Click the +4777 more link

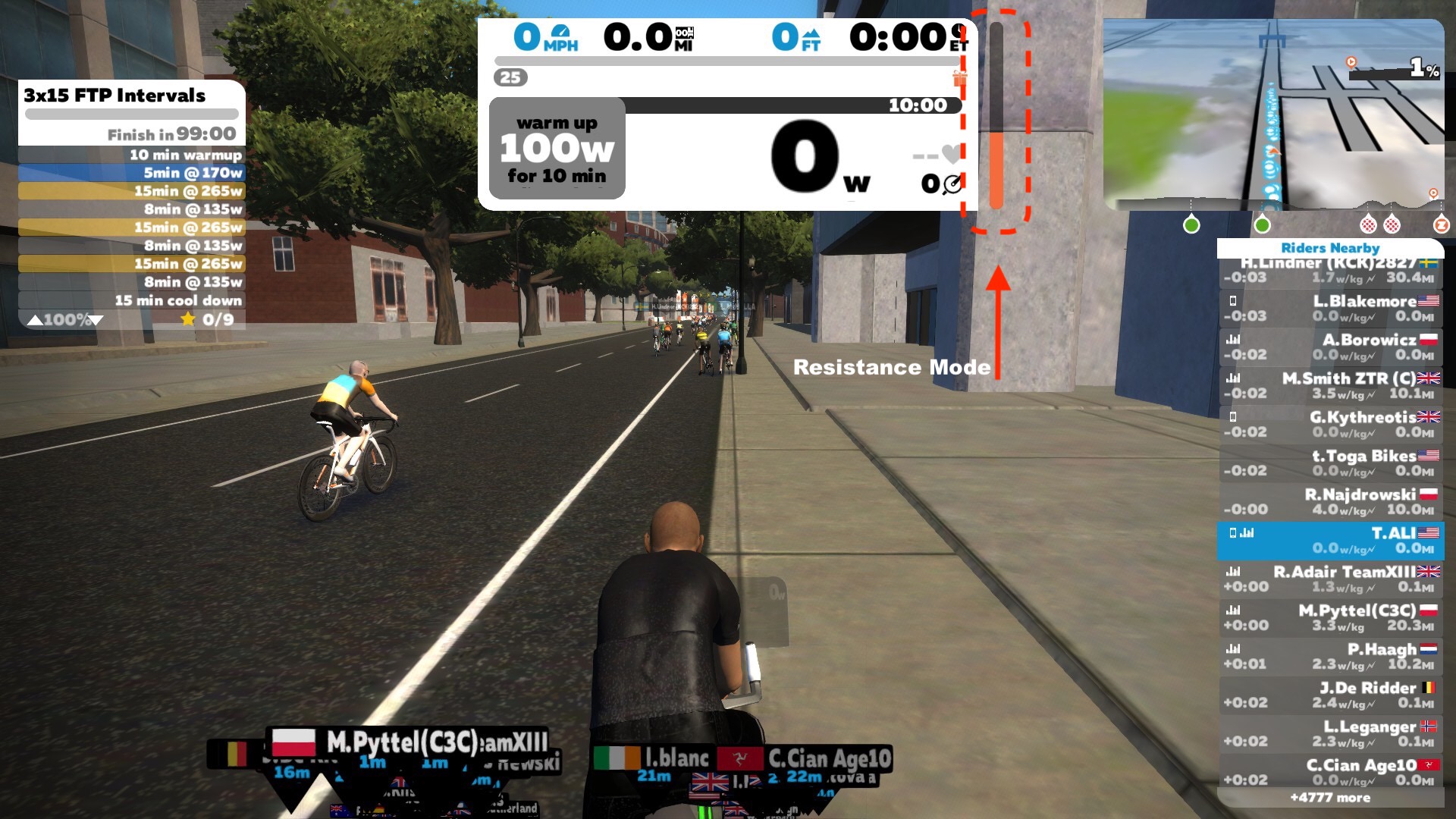pos(1329,797)
